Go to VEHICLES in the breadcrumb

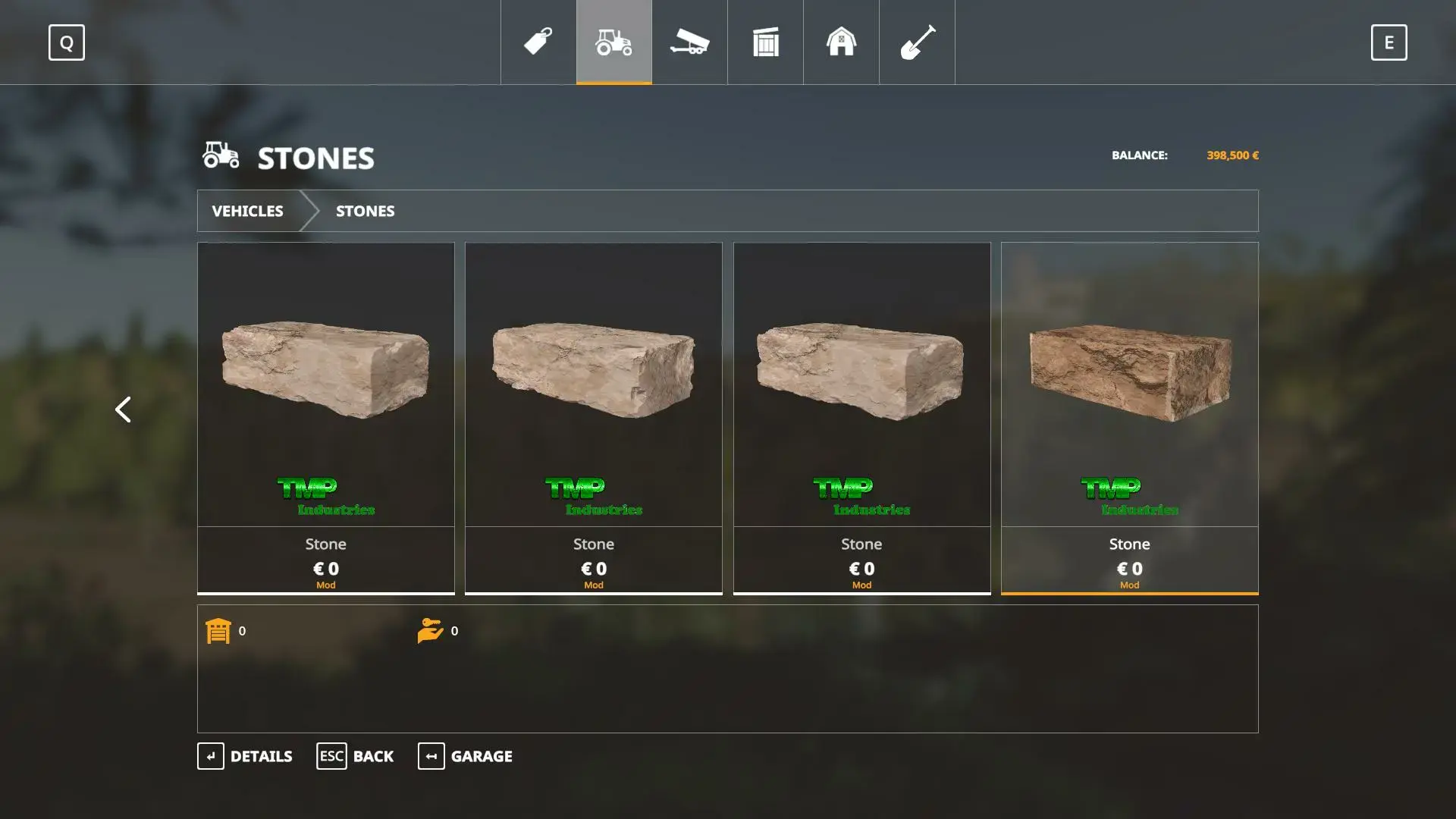pyautogui.click(x=247, y=211)
